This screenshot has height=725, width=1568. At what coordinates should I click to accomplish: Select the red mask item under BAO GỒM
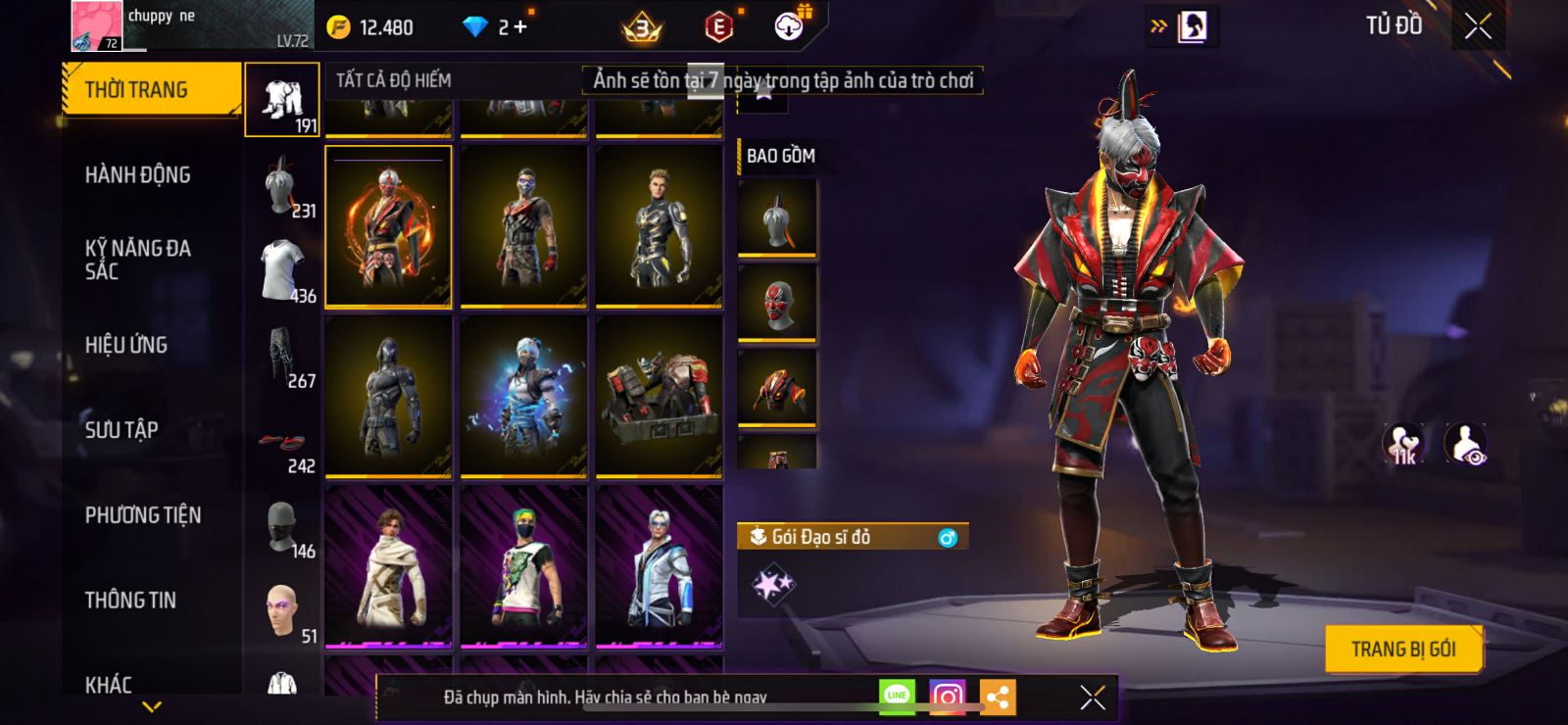777,303
